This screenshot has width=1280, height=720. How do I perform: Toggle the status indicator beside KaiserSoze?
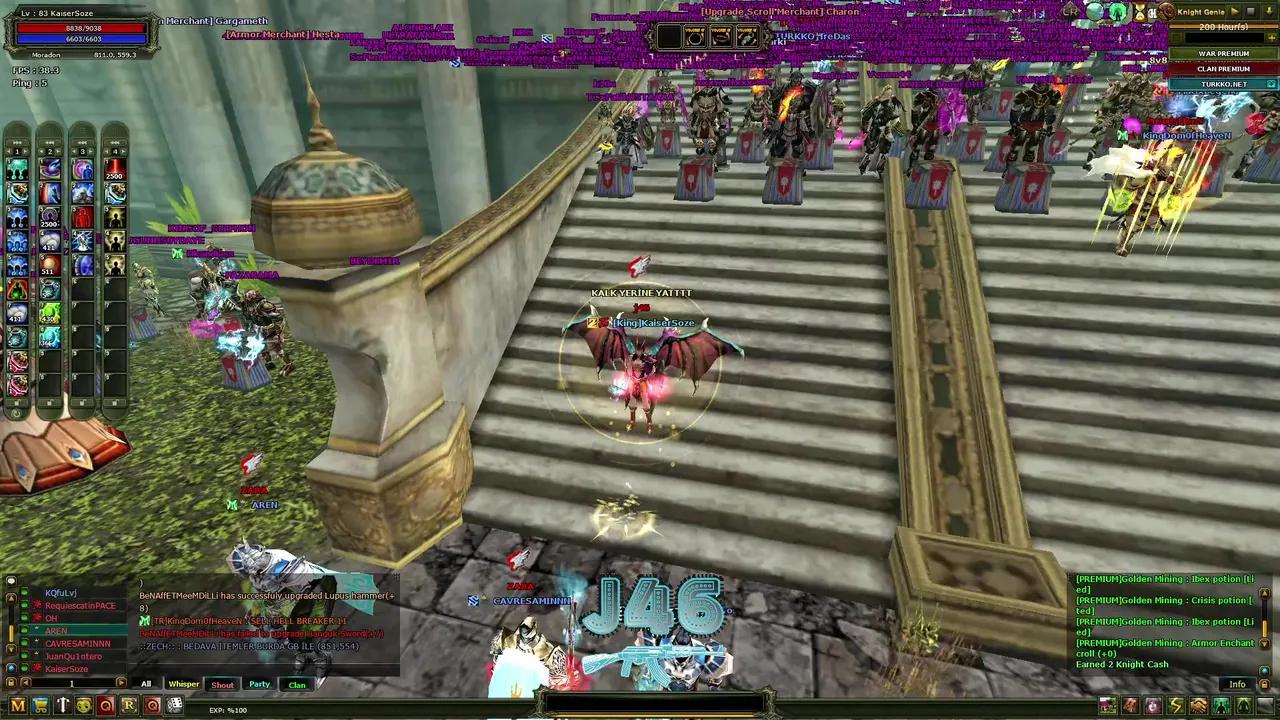click(23, 668)
